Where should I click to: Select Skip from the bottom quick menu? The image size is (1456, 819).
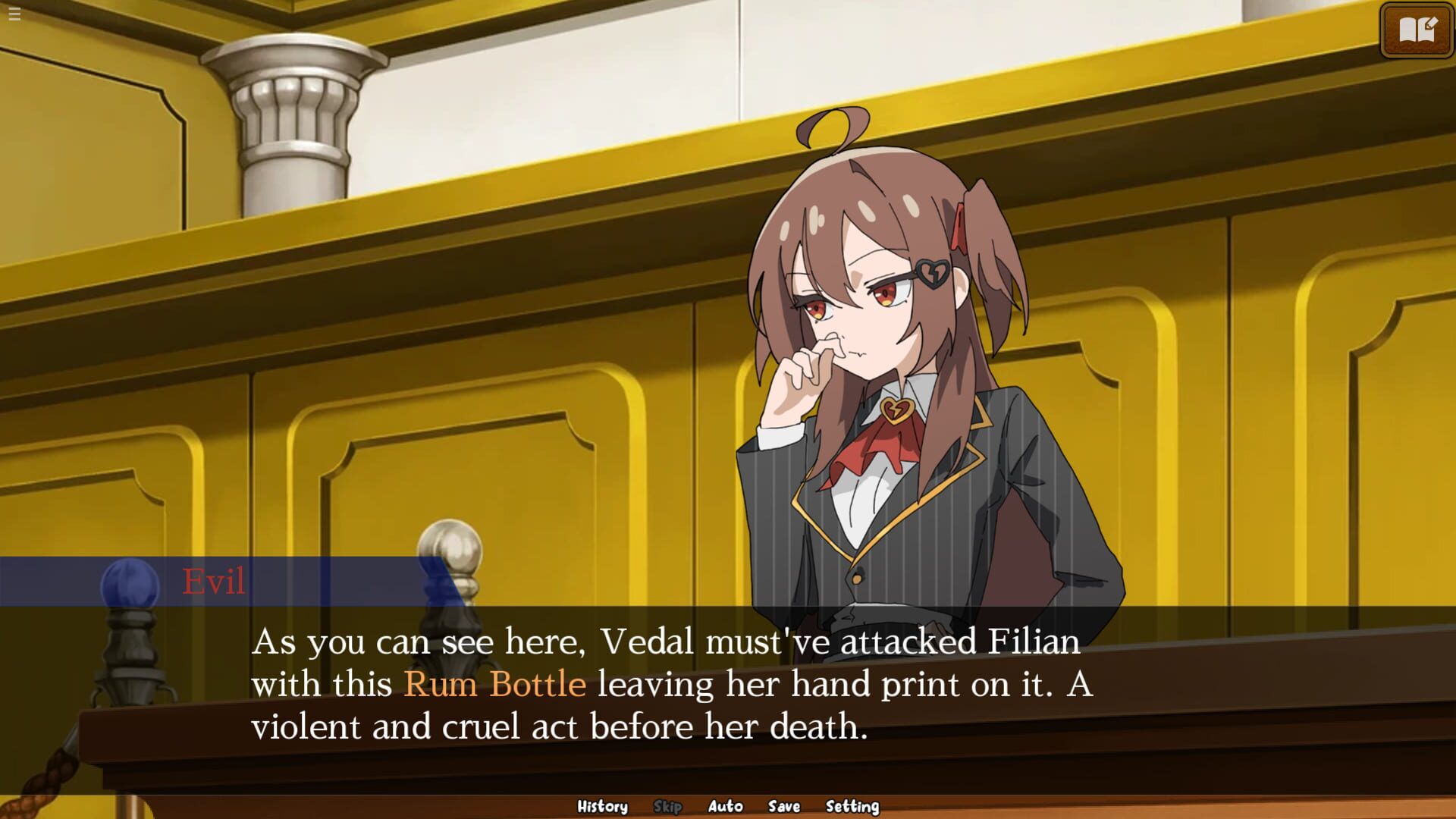point(667,806)
